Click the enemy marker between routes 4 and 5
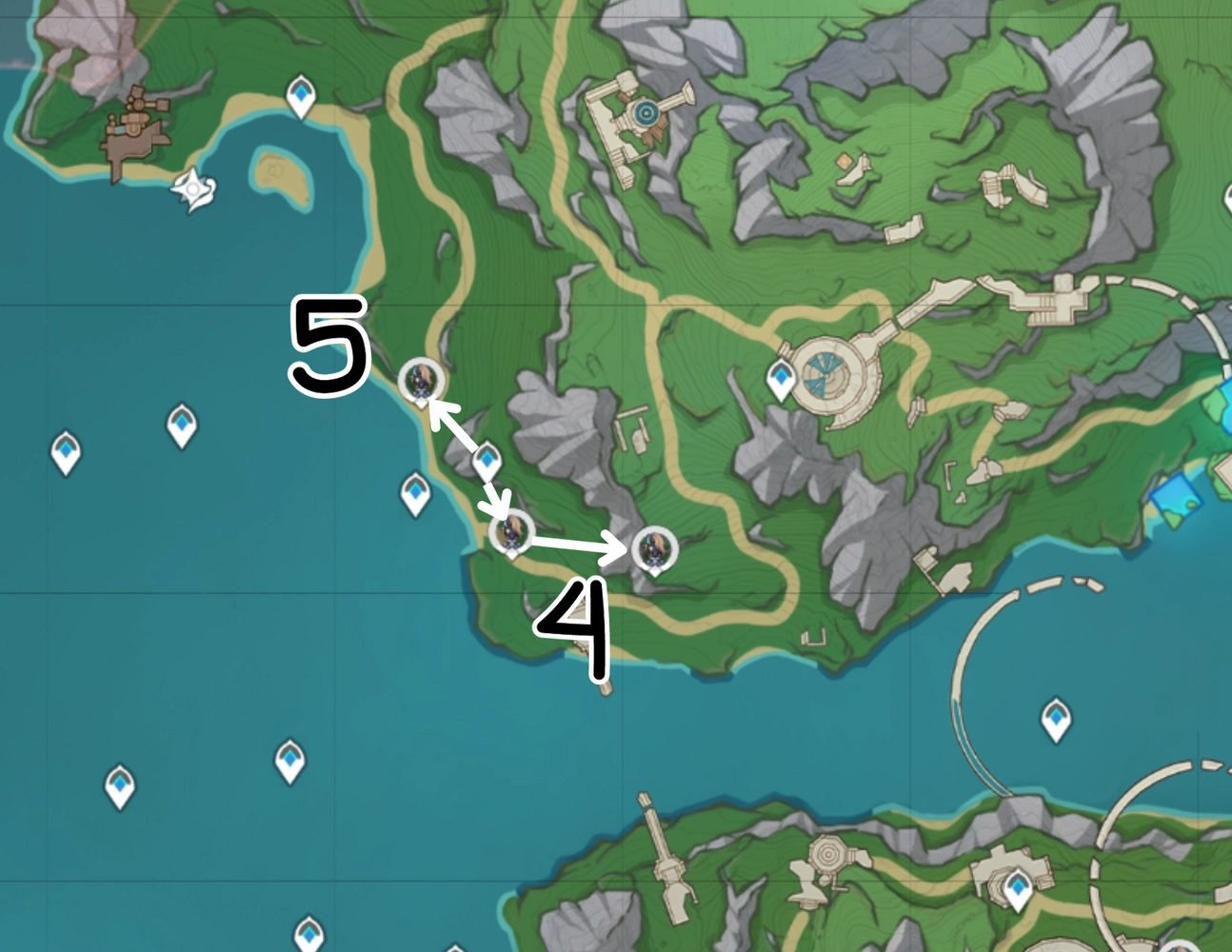 [x=512, y=532]
